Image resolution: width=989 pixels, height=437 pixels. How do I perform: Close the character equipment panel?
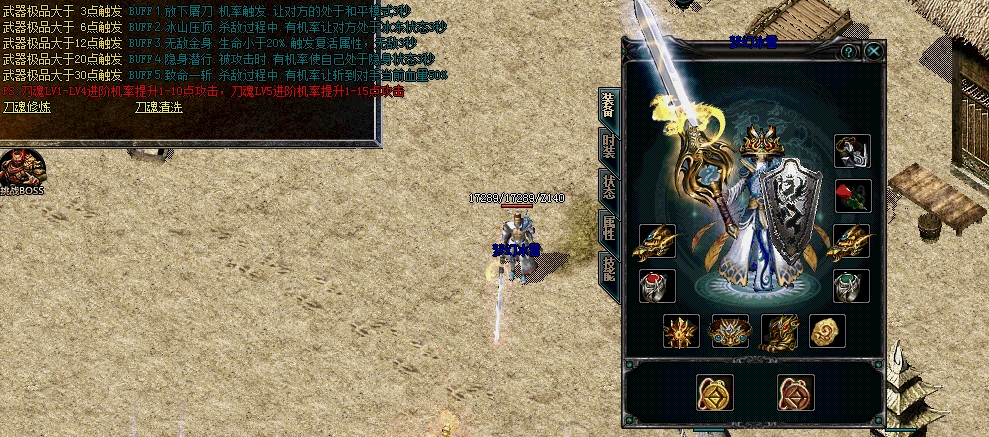pos(874,51)
